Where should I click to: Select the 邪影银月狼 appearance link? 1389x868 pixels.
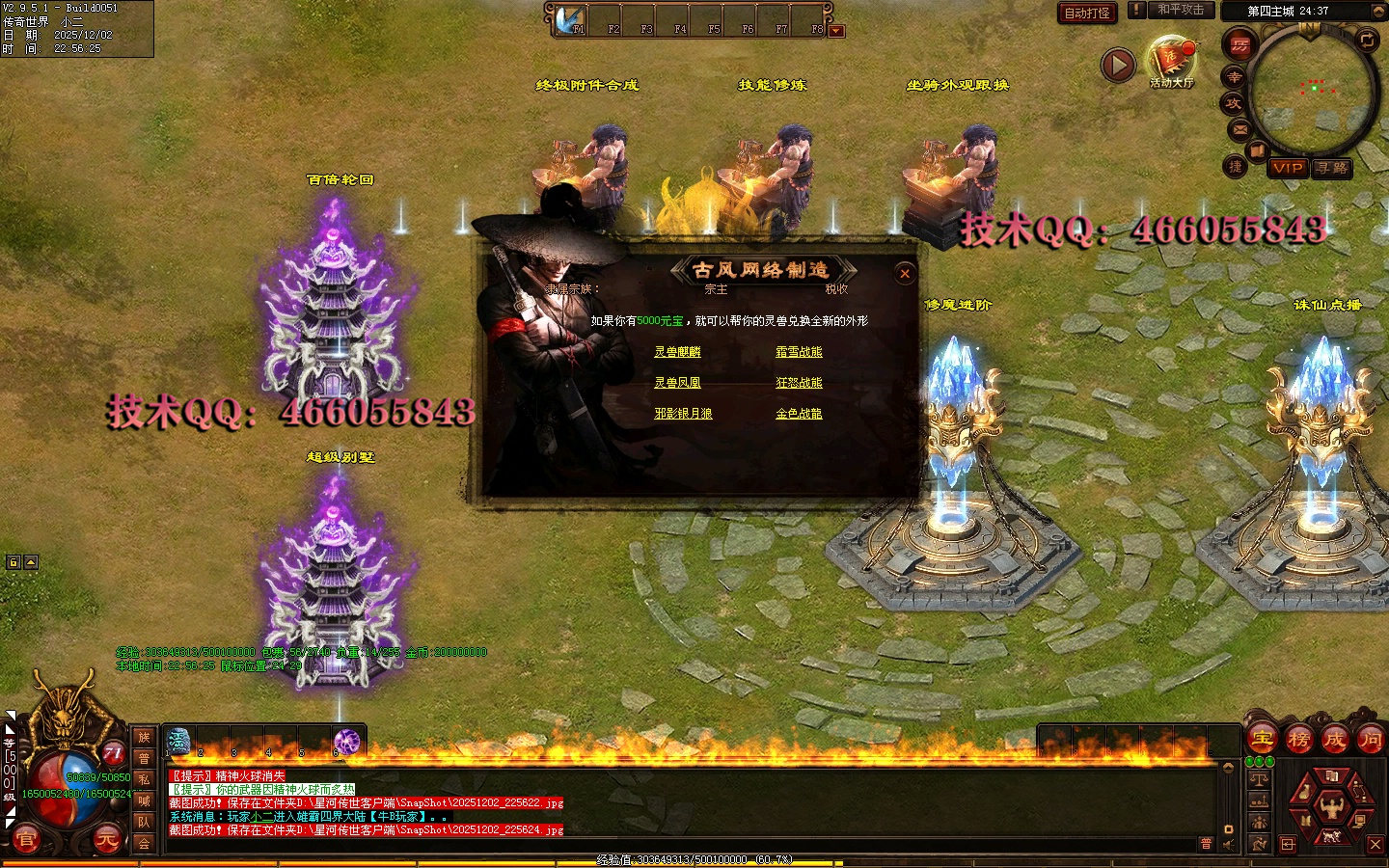pos(683,414)
